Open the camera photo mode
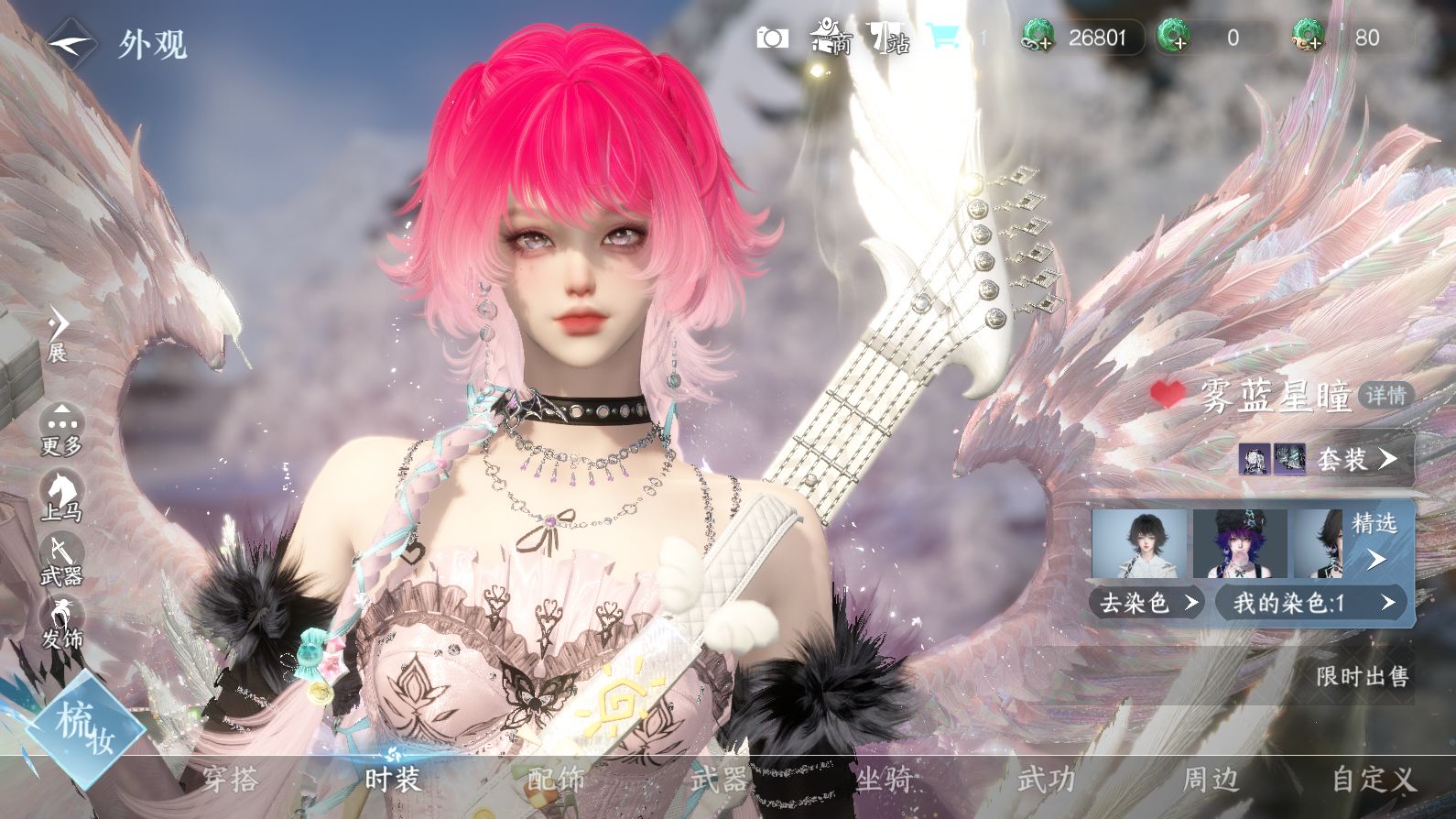The image size is (1456, 819). pos(772,38)
